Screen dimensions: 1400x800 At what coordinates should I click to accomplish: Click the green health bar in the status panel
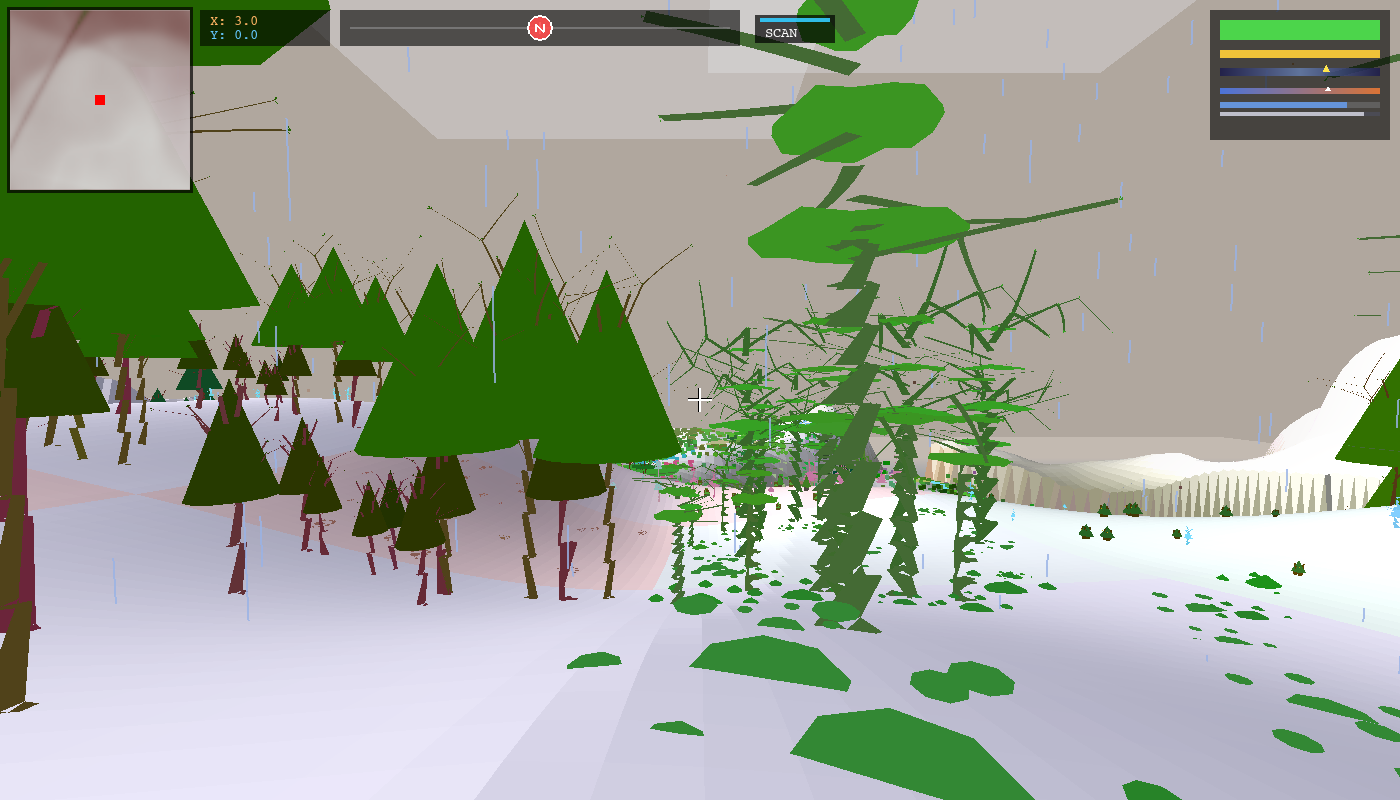click(1300, 30)
